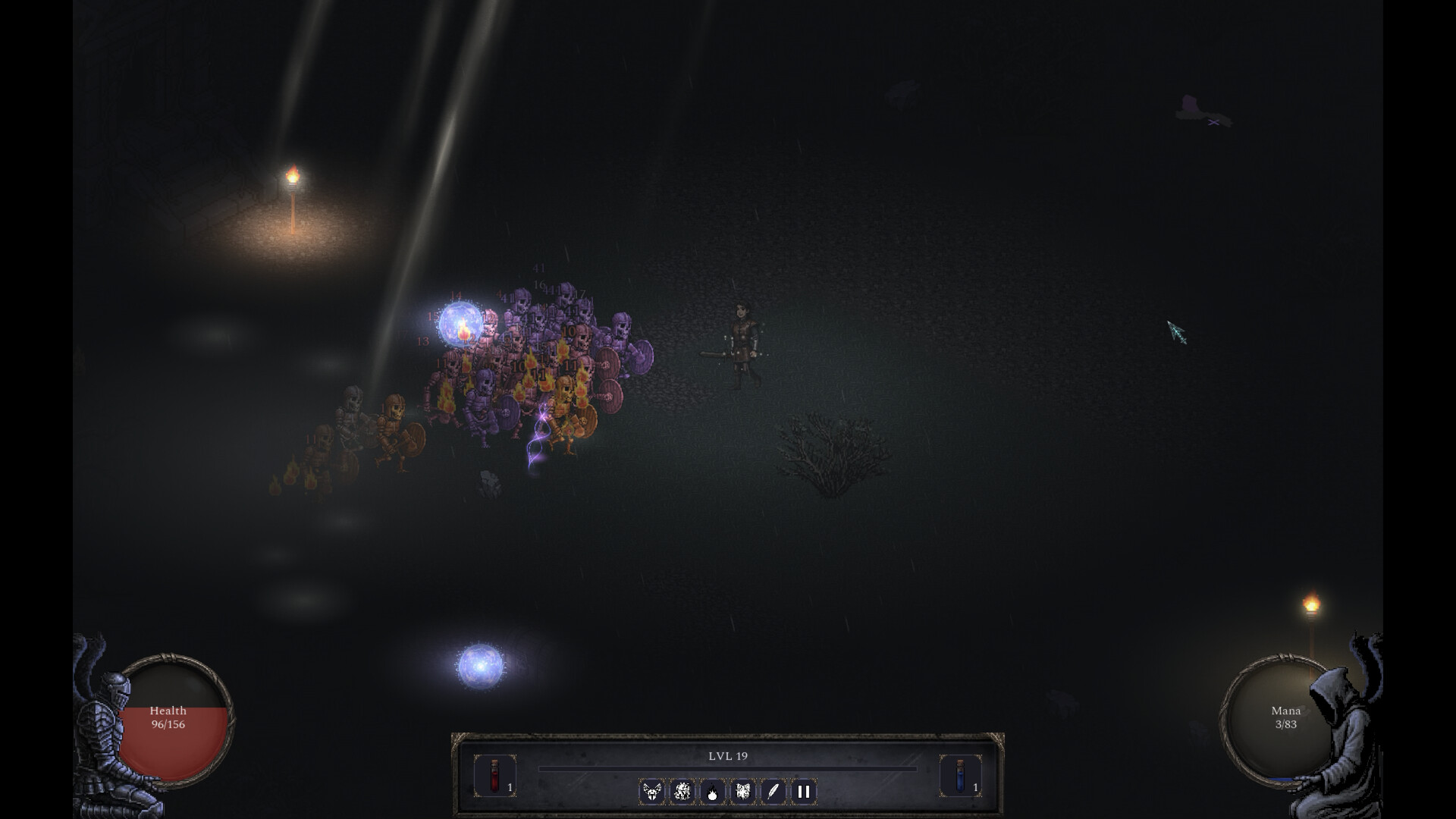Pause the game with the pause button

(x=803, y=792)
